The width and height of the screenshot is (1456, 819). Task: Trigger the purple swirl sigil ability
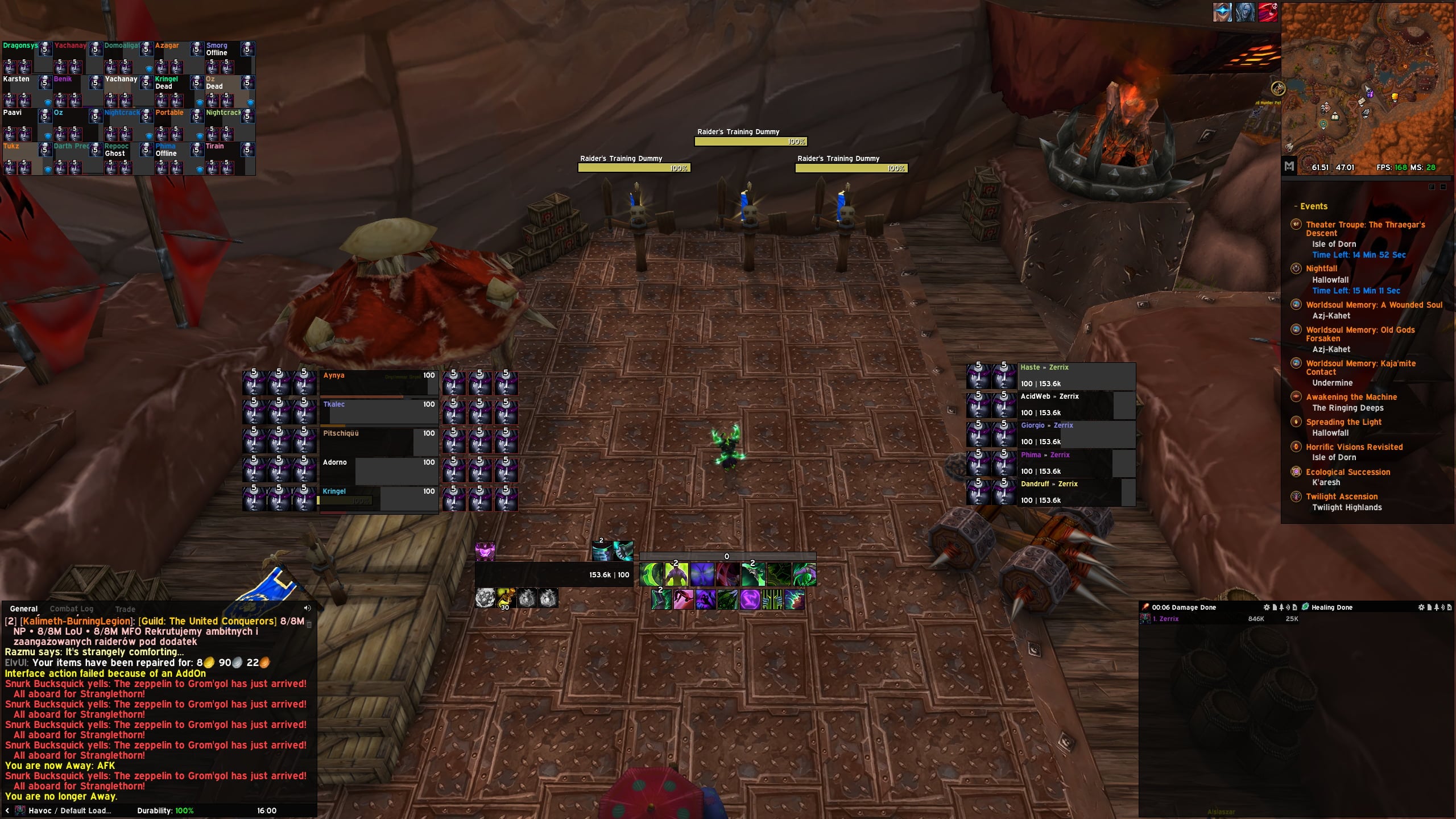(750, 599)
